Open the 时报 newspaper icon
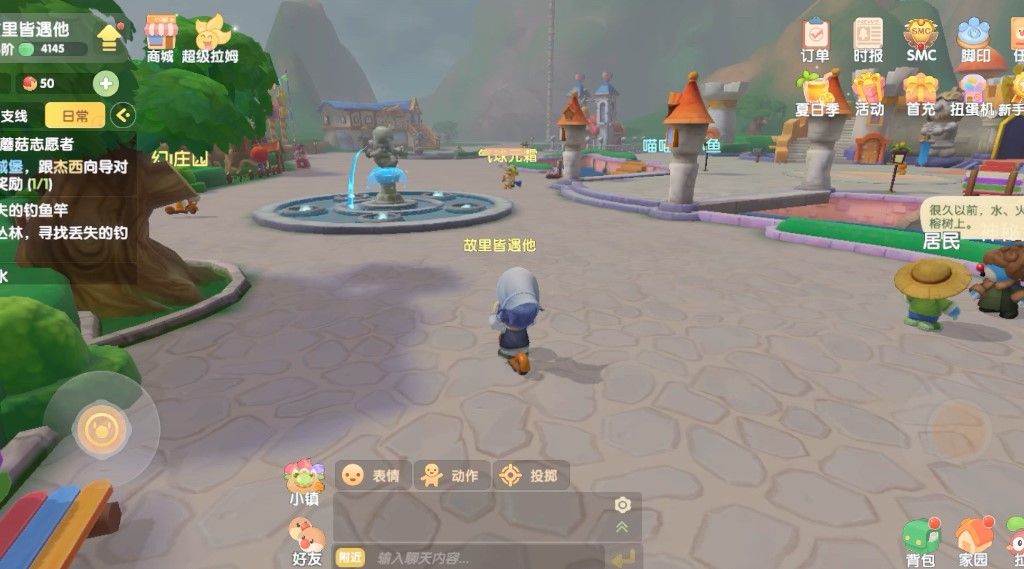The width and height of the screenshot is (1024, 569). [x=868, y=38]
